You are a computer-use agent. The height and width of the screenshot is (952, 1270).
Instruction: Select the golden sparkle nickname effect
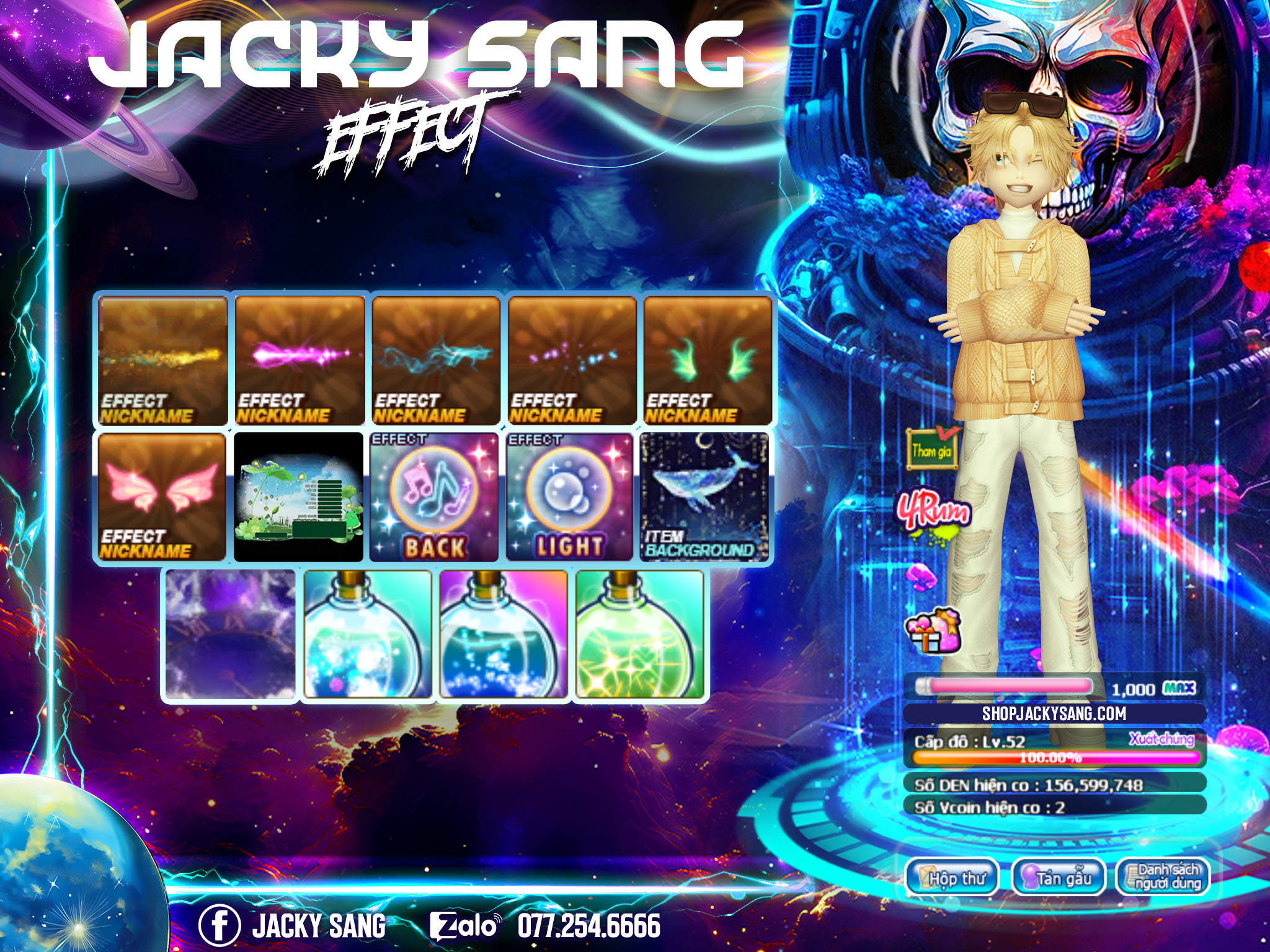tap(162, 360)
